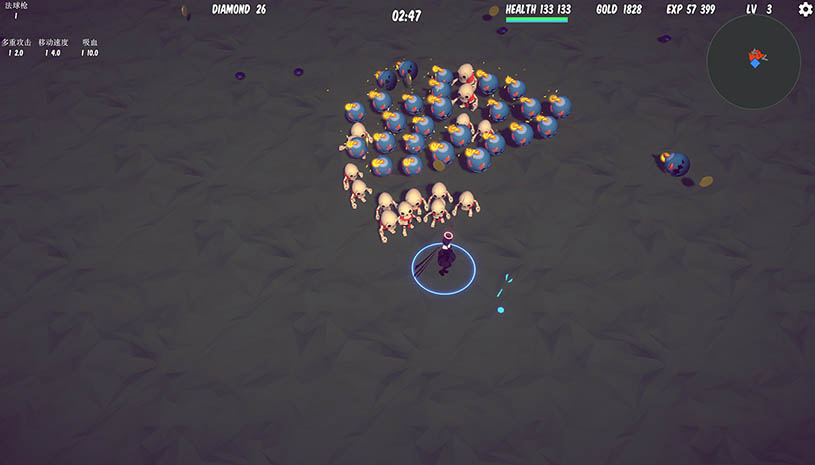
Task: Click the circular minimap
Action: [x=753, y=61]
